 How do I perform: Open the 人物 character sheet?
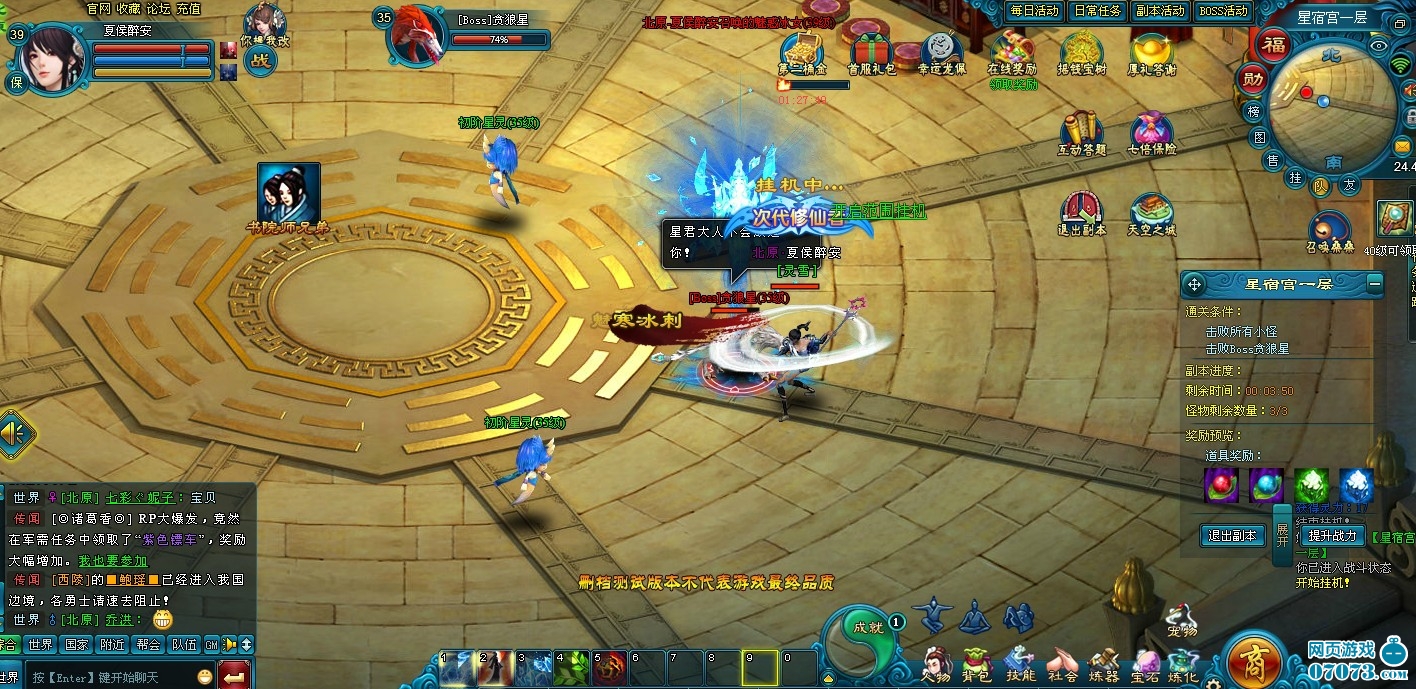936,662
